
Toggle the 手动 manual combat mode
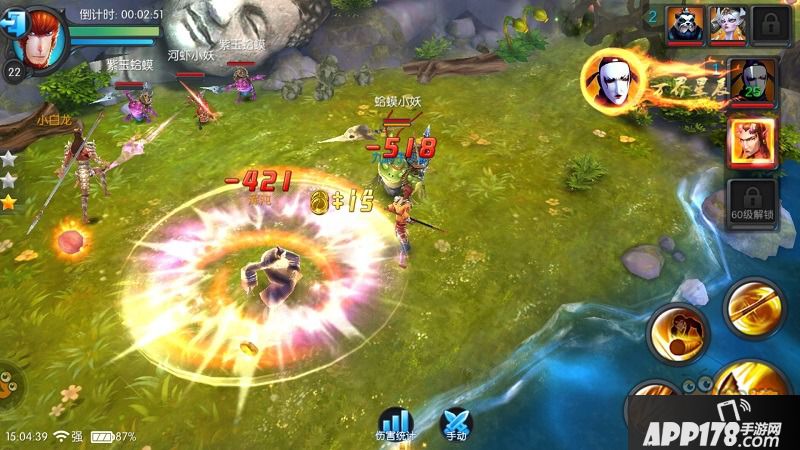click(x=456, y=424)
